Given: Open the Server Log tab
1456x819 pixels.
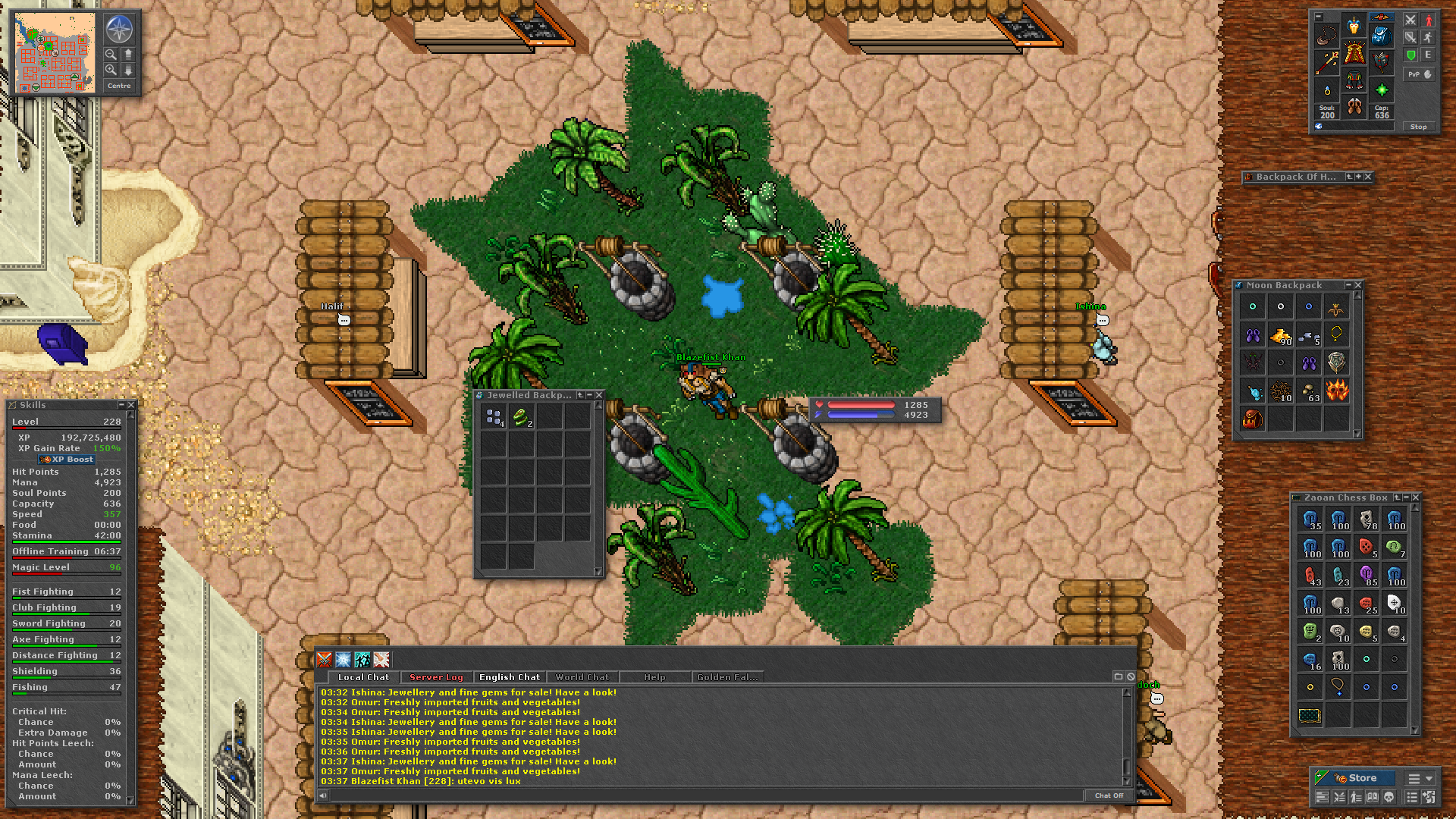Looking at the screenshot, I should pos(436,677).
